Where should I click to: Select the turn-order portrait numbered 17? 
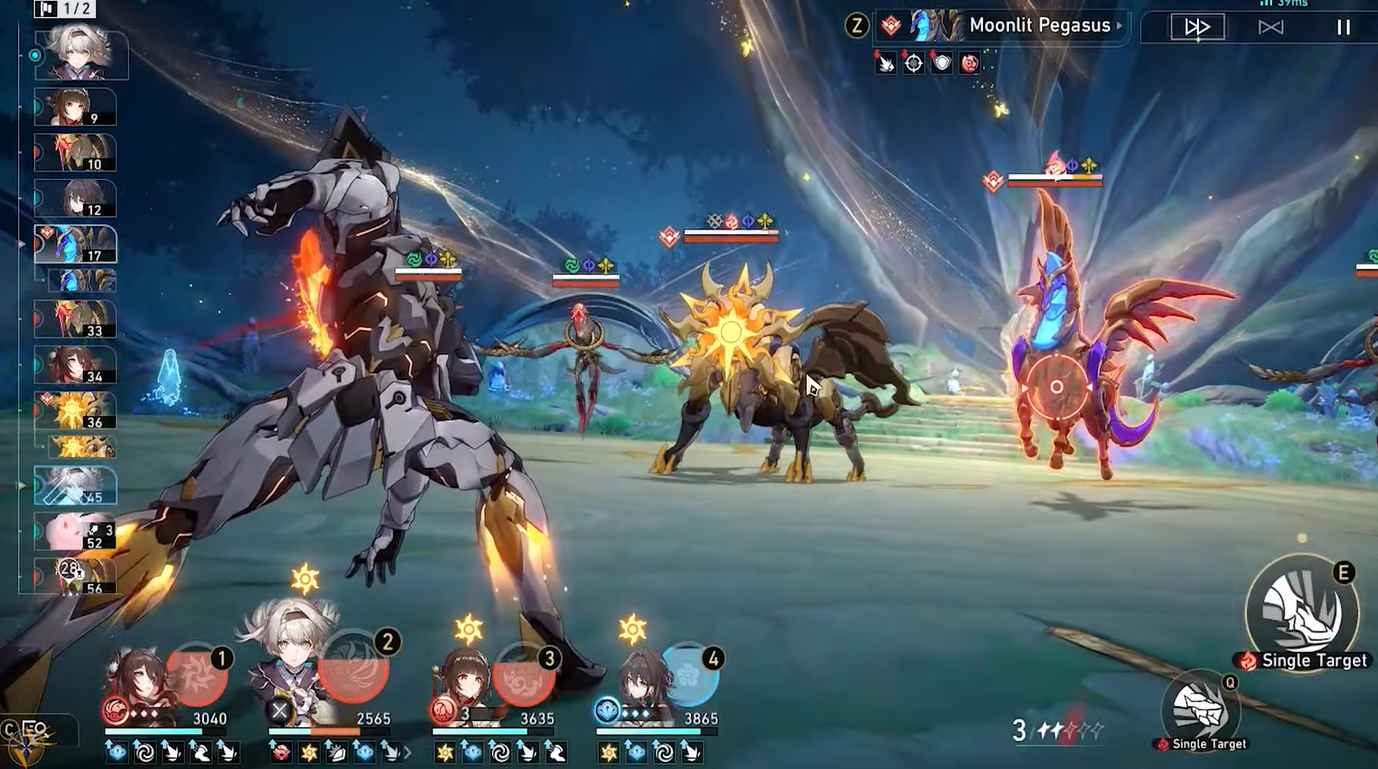75,243
